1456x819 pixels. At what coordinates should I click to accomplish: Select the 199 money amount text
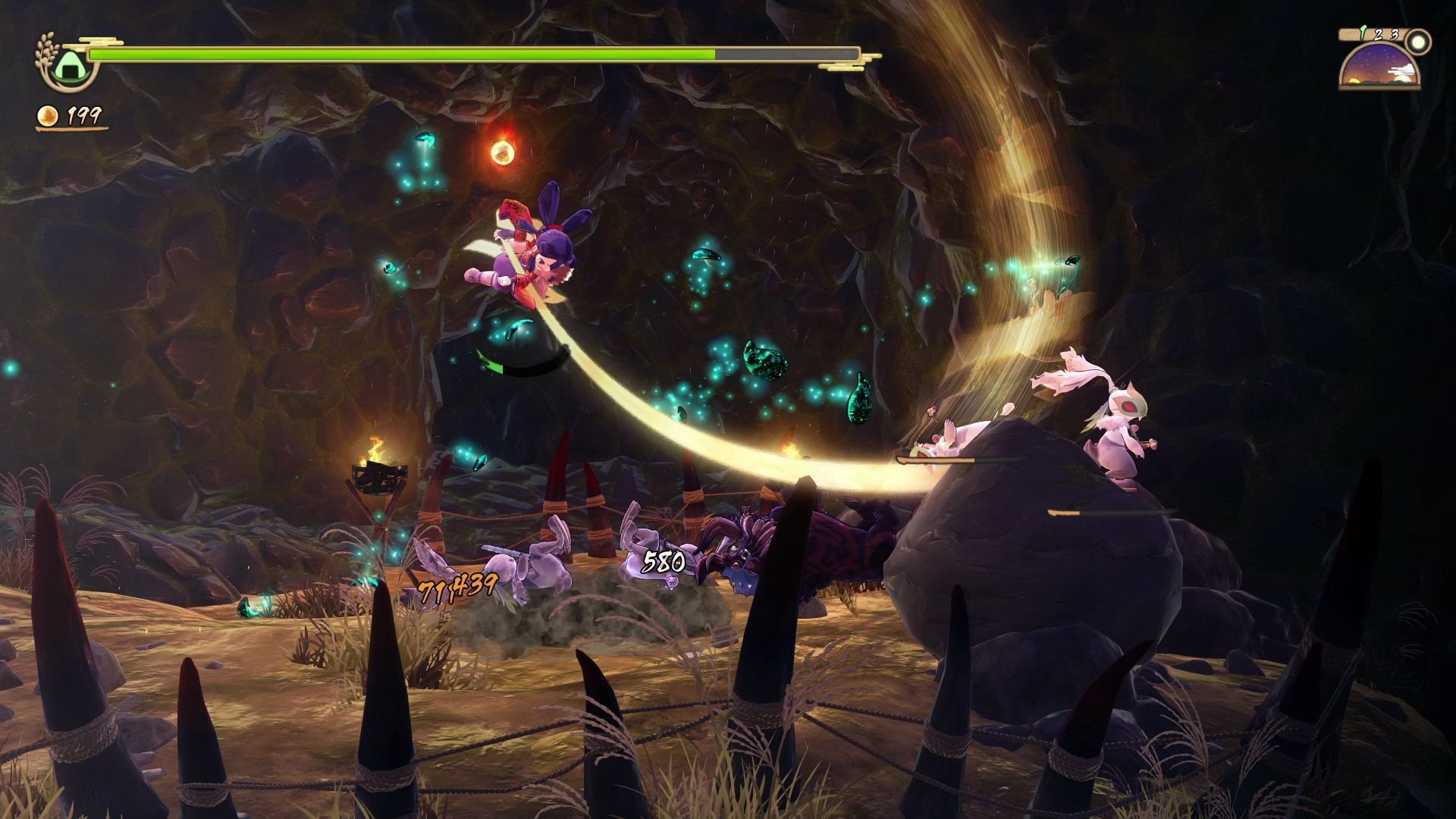coord(83,115)
